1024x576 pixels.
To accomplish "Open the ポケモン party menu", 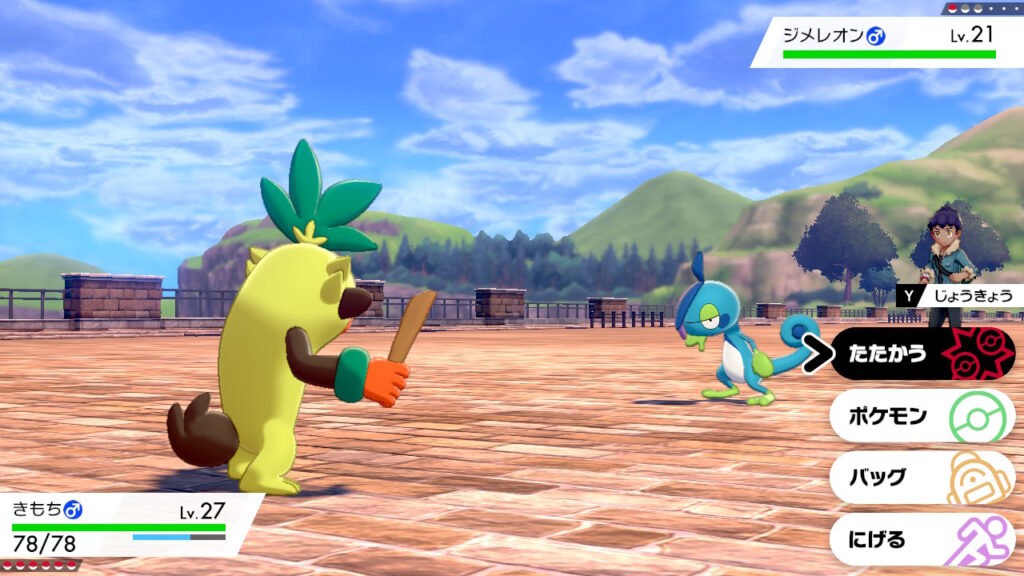I will pos(920,416).
